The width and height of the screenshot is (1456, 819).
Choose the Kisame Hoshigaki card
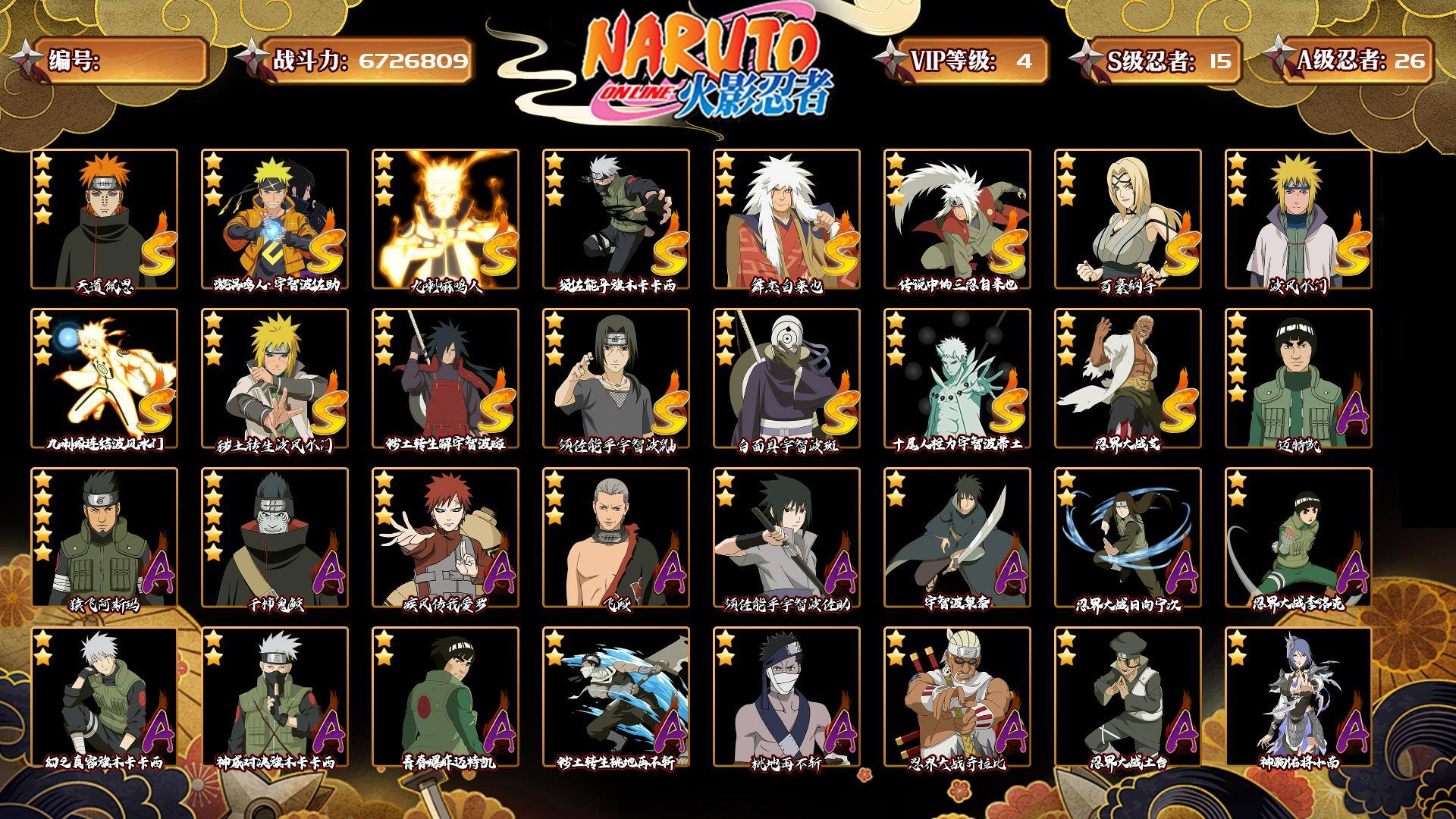tap(275, 537)
